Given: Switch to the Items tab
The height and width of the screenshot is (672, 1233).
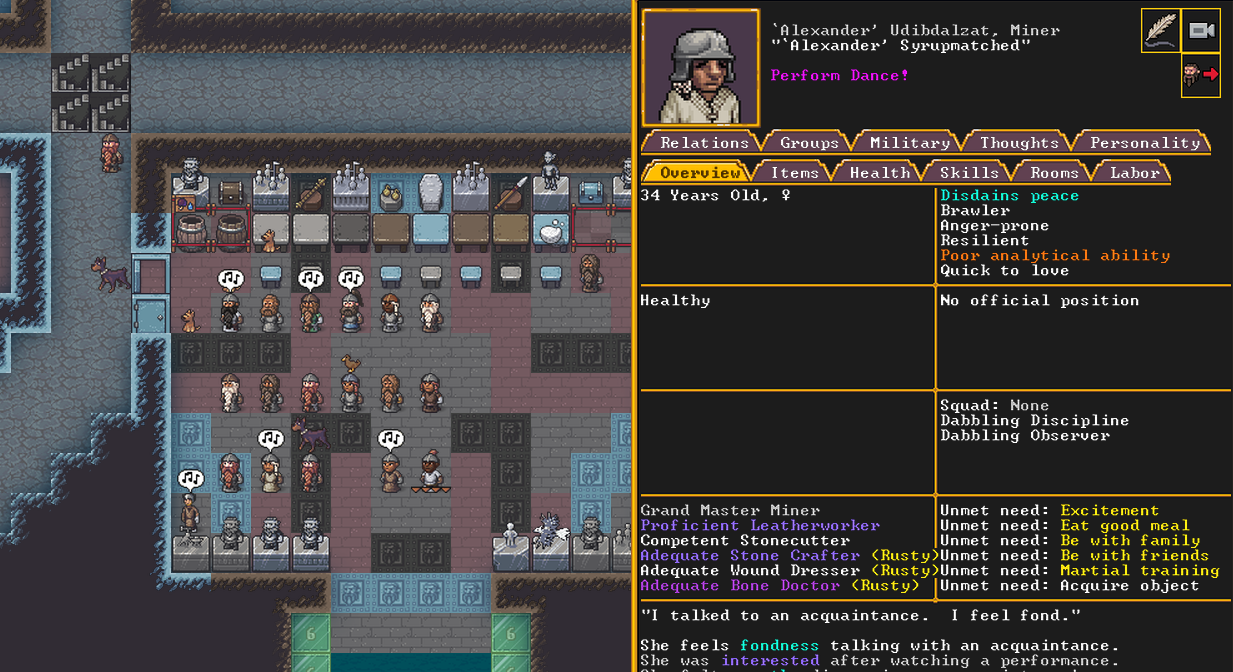Looking at the screenshot, I should (x=794, y=173).
